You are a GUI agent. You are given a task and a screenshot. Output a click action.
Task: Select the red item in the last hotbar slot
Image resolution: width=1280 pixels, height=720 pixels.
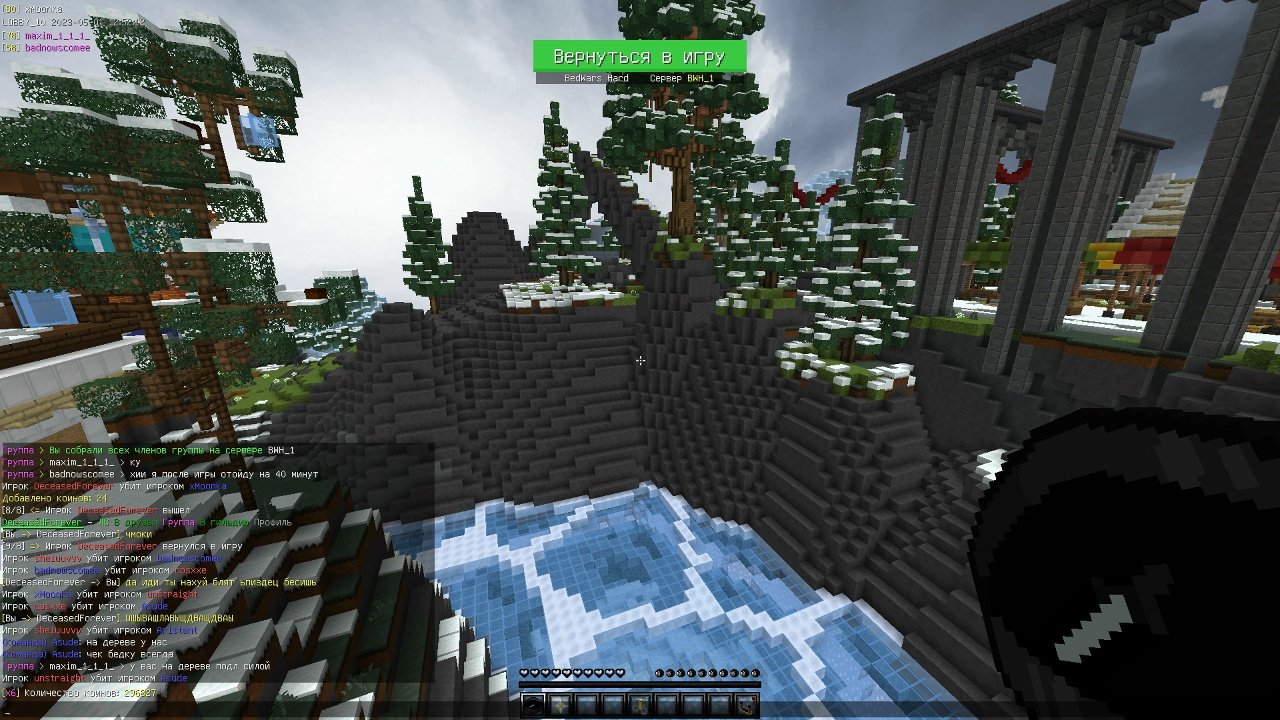tap(745, 706)
